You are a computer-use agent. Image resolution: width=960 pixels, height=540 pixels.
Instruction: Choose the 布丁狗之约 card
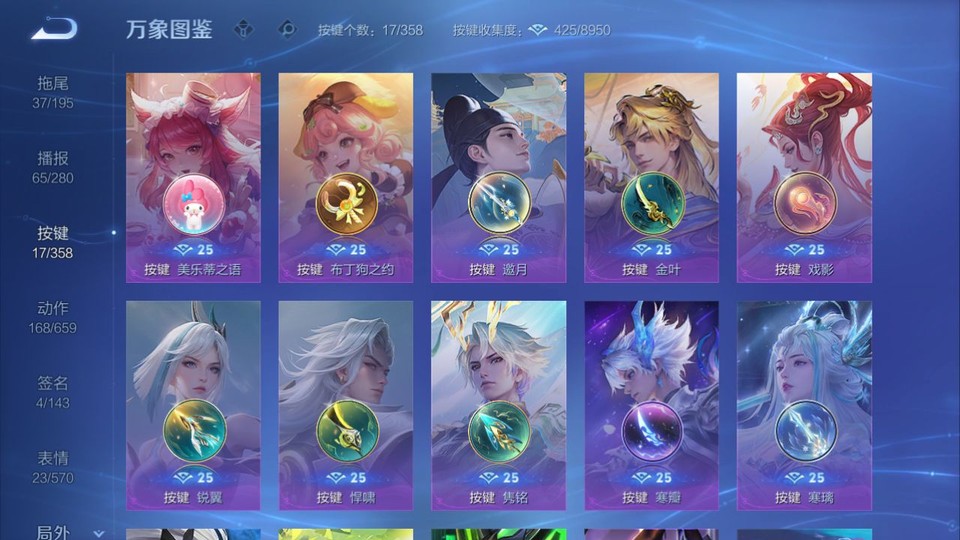click(346, 177)
